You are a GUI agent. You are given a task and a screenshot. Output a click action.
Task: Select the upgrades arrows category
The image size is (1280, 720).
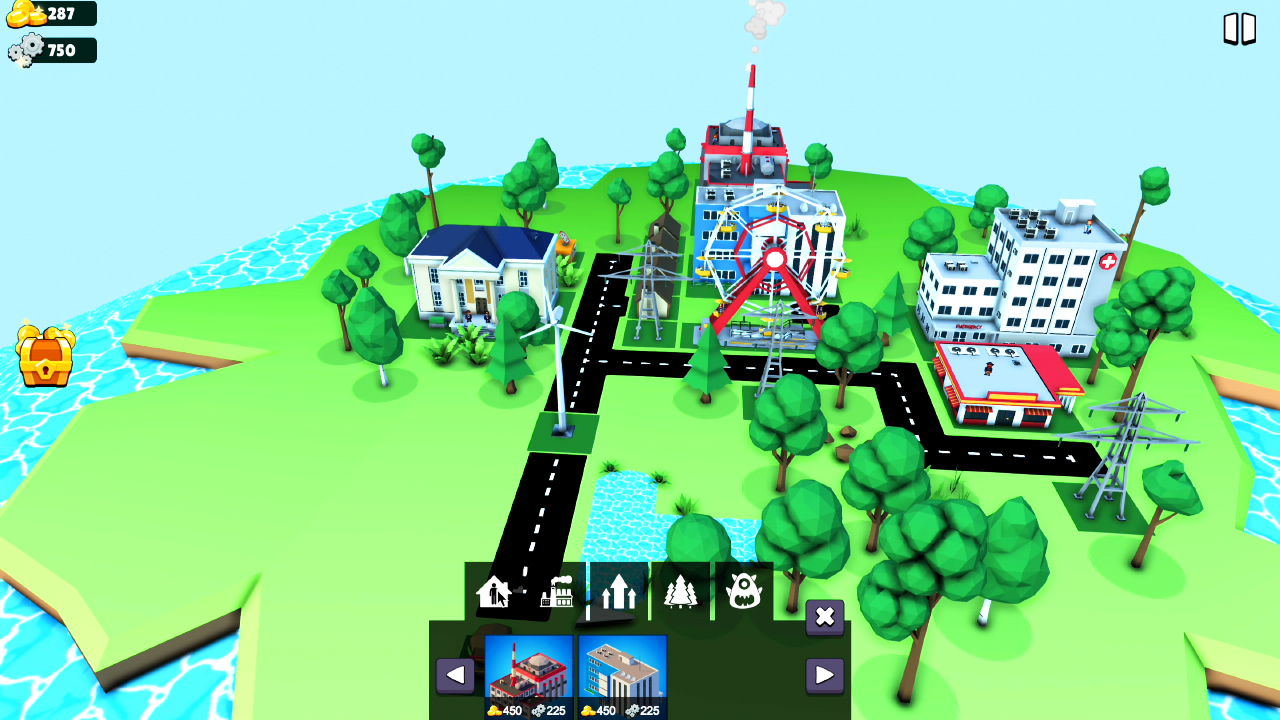coord(617,590)
